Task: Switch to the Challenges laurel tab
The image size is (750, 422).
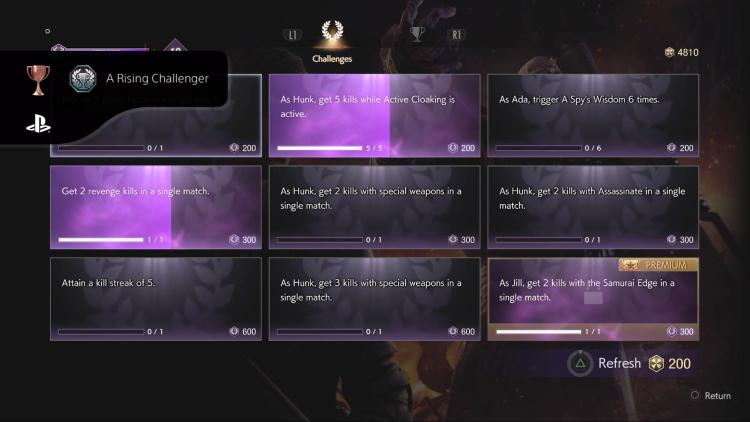Action: (333, 40)
